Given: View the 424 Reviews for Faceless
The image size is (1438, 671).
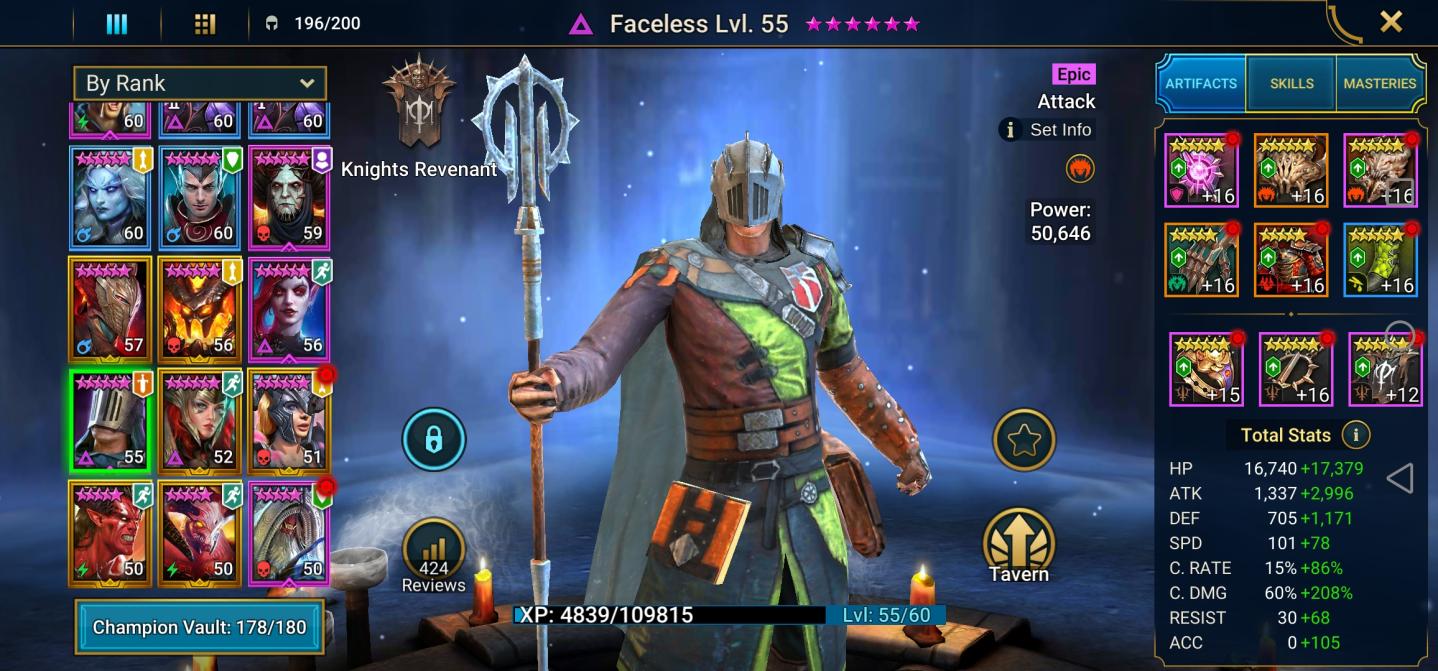Looking at the screenshot, I should [x=433, y=556].
